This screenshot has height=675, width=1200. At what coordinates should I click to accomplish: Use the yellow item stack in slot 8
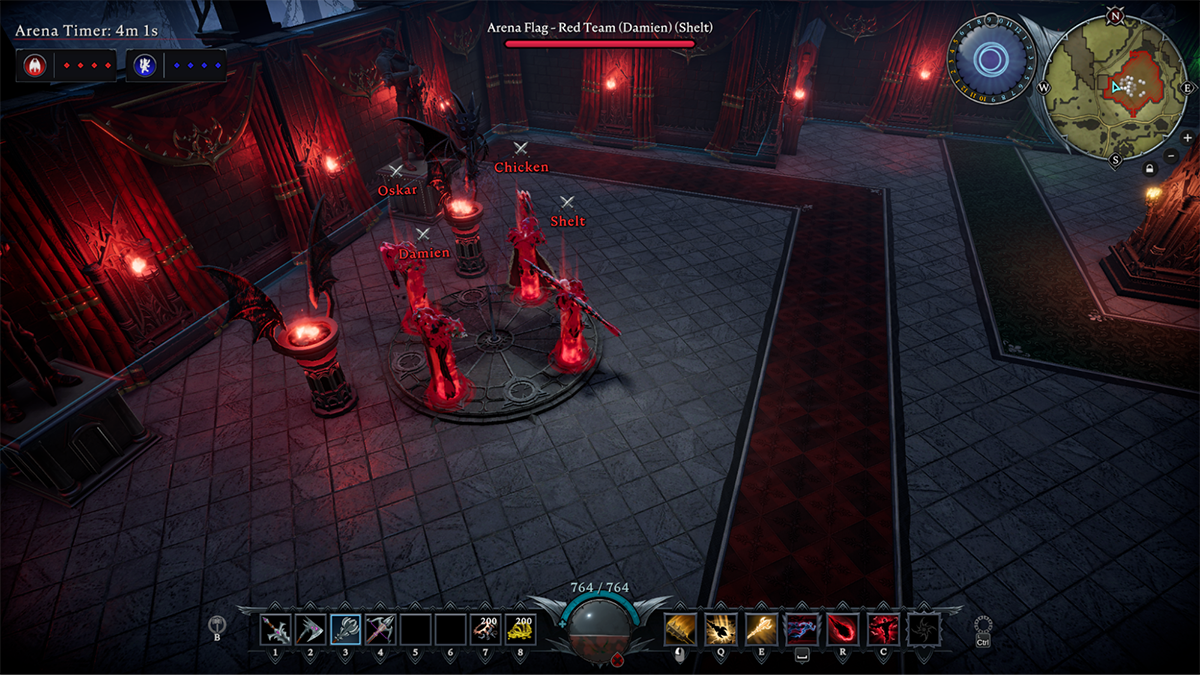pos(520,629)
